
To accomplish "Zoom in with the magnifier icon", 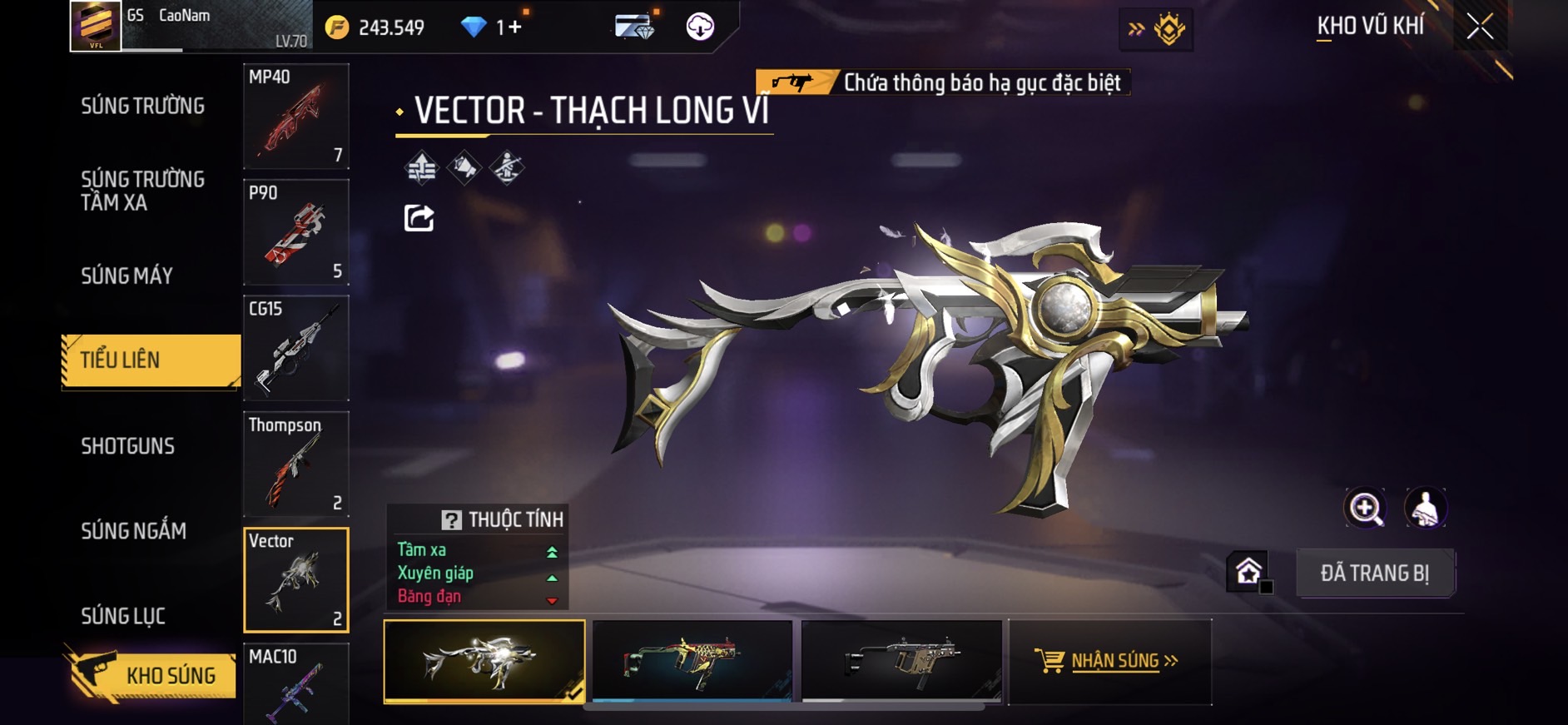I will click(x=1365, y=508).
